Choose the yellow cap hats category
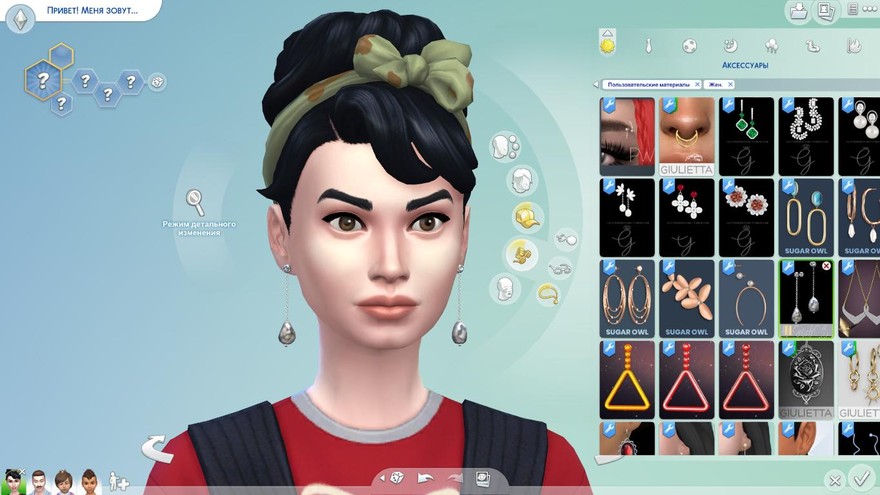This screenshot has height=495, width=880. (x=527, y=216)
